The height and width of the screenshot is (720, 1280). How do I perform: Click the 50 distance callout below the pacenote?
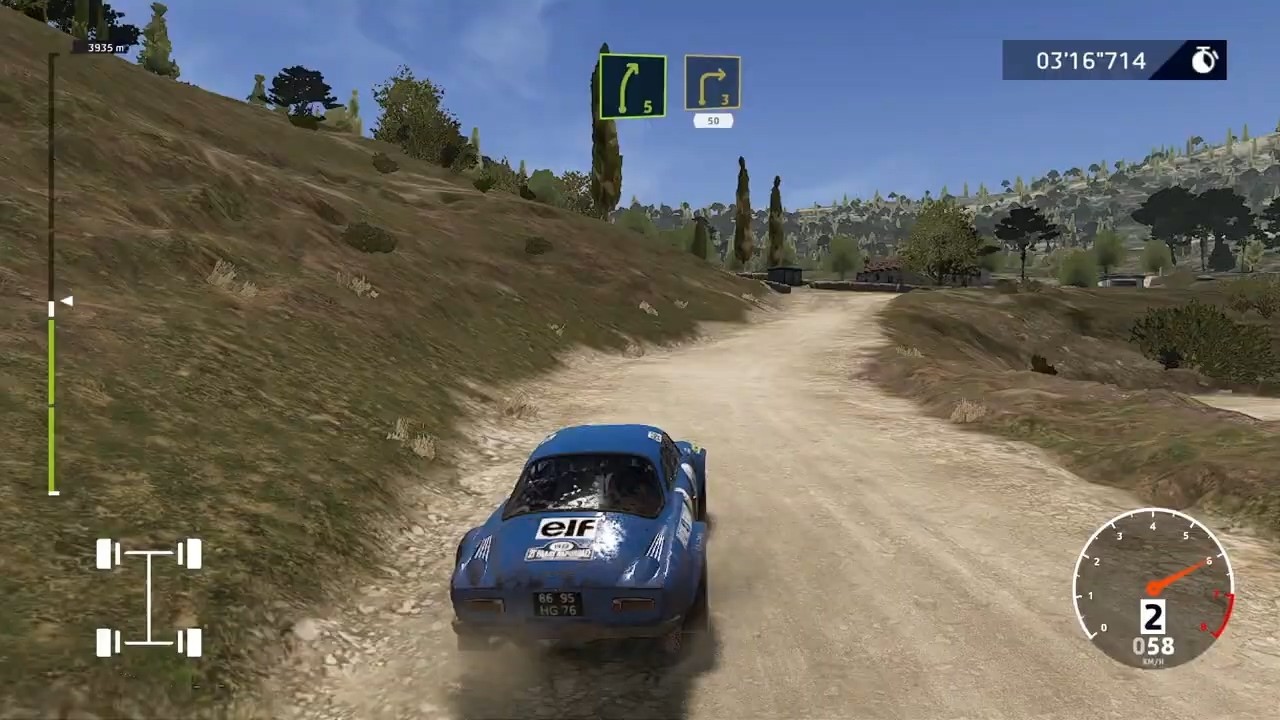(x=712, y=120)
